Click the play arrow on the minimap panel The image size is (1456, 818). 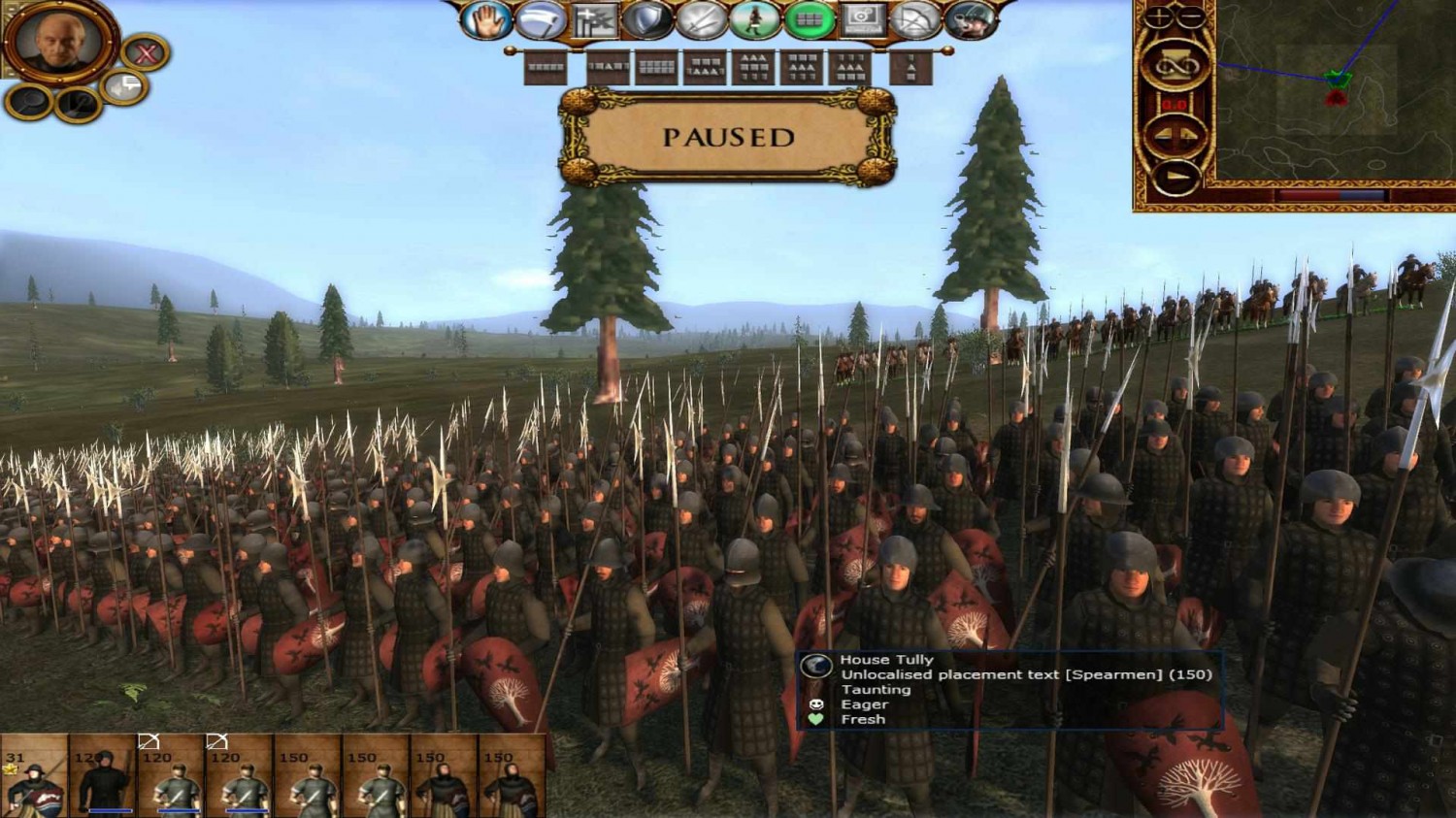click(1175, 176)
